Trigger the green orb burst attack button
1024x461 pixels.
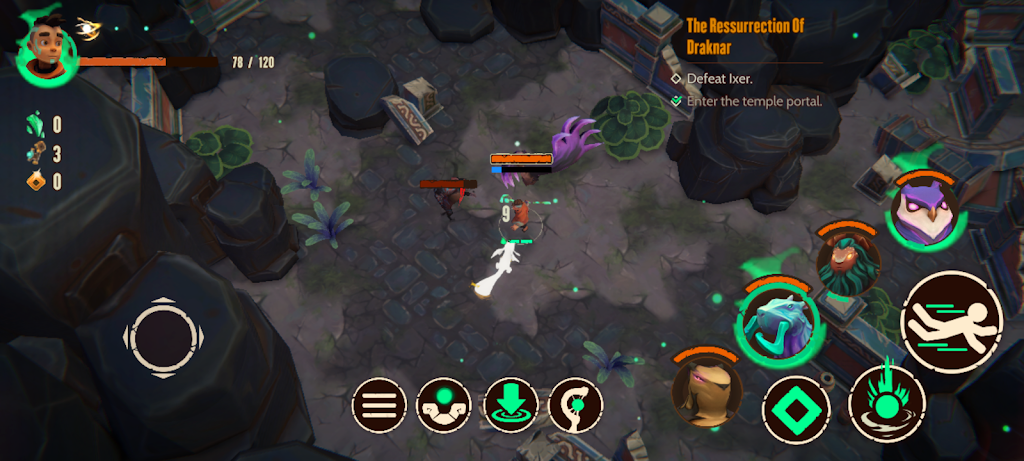pos(886,402)
